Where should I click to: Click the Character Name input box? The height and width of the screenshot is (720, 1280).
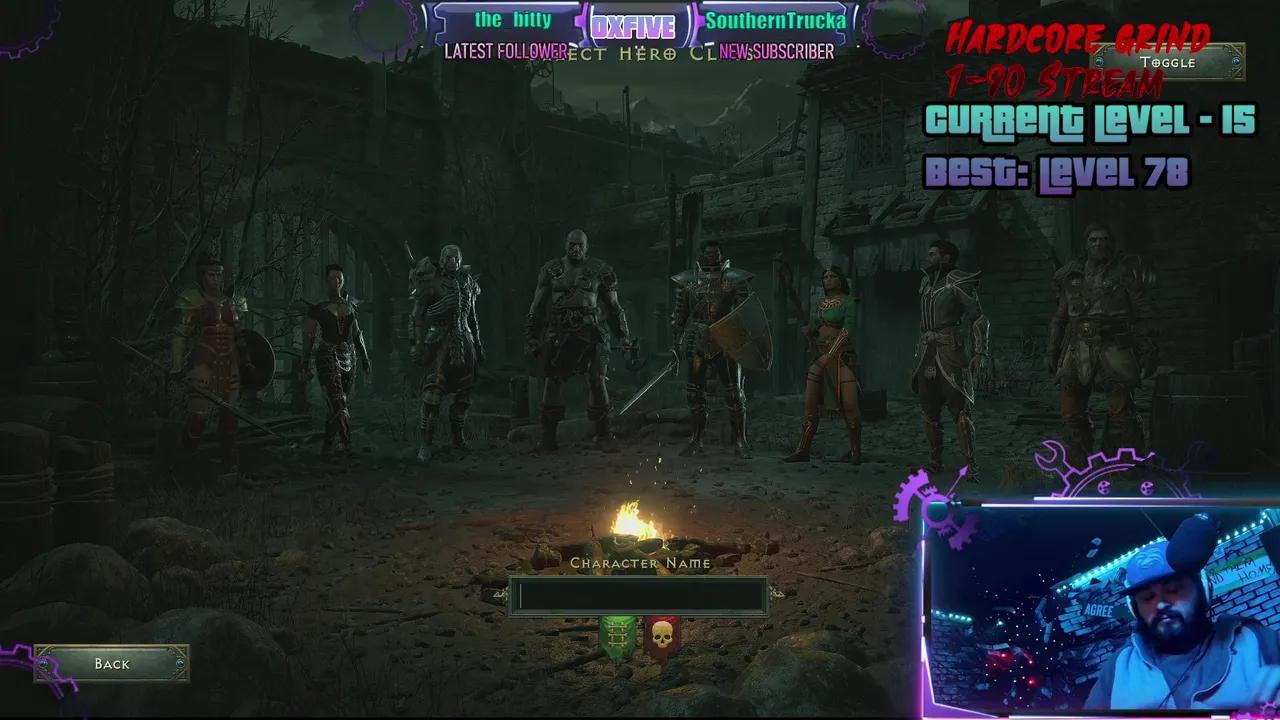[x=640, y=596]
